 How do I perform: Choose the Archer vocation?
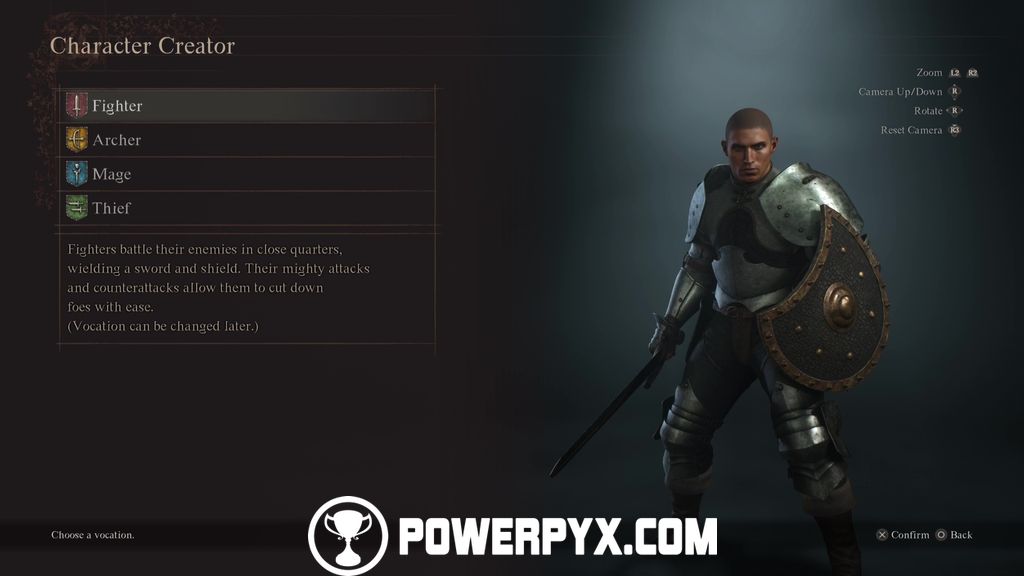116,140
